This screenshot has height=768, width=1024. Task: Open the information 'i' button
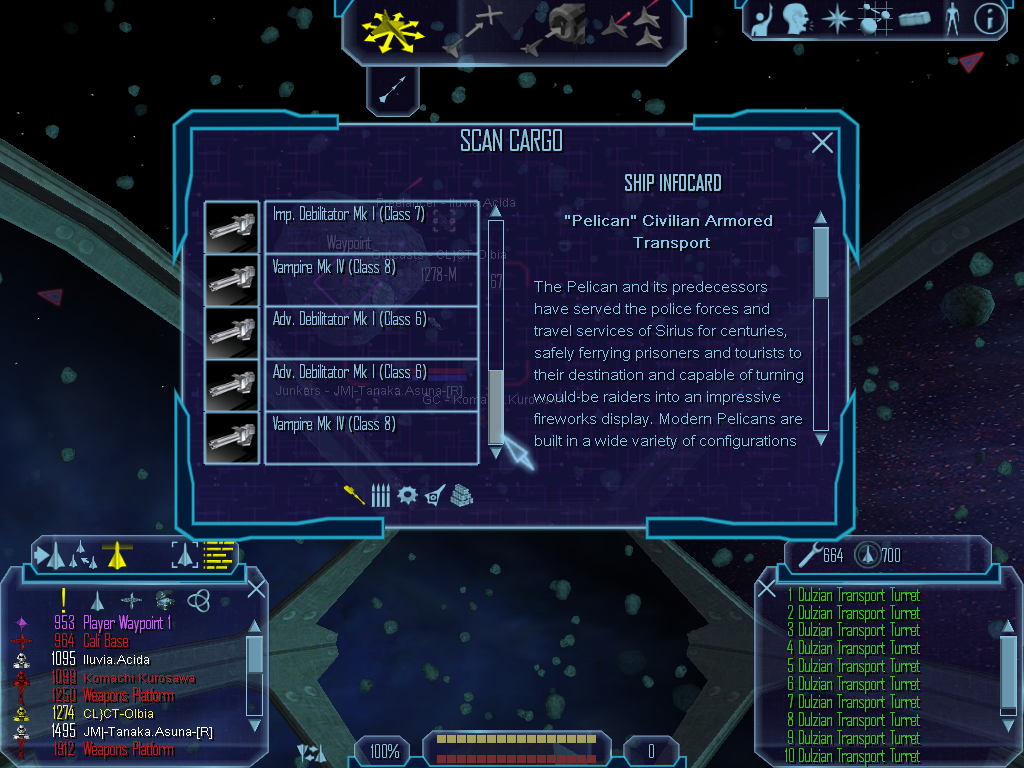click(989, 19)
